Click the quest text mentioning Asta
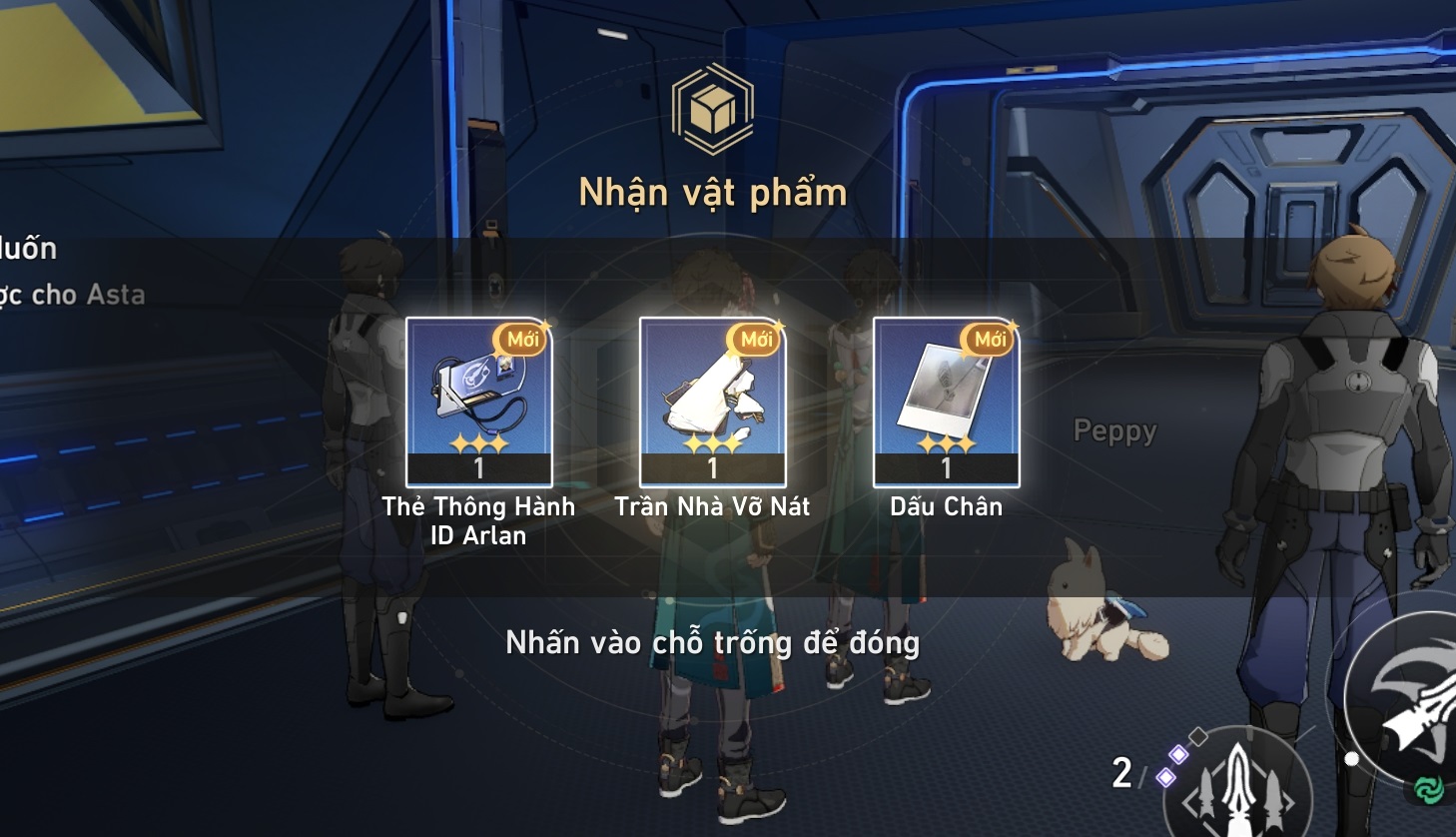 pyautogui.click(x=72, y=296)
